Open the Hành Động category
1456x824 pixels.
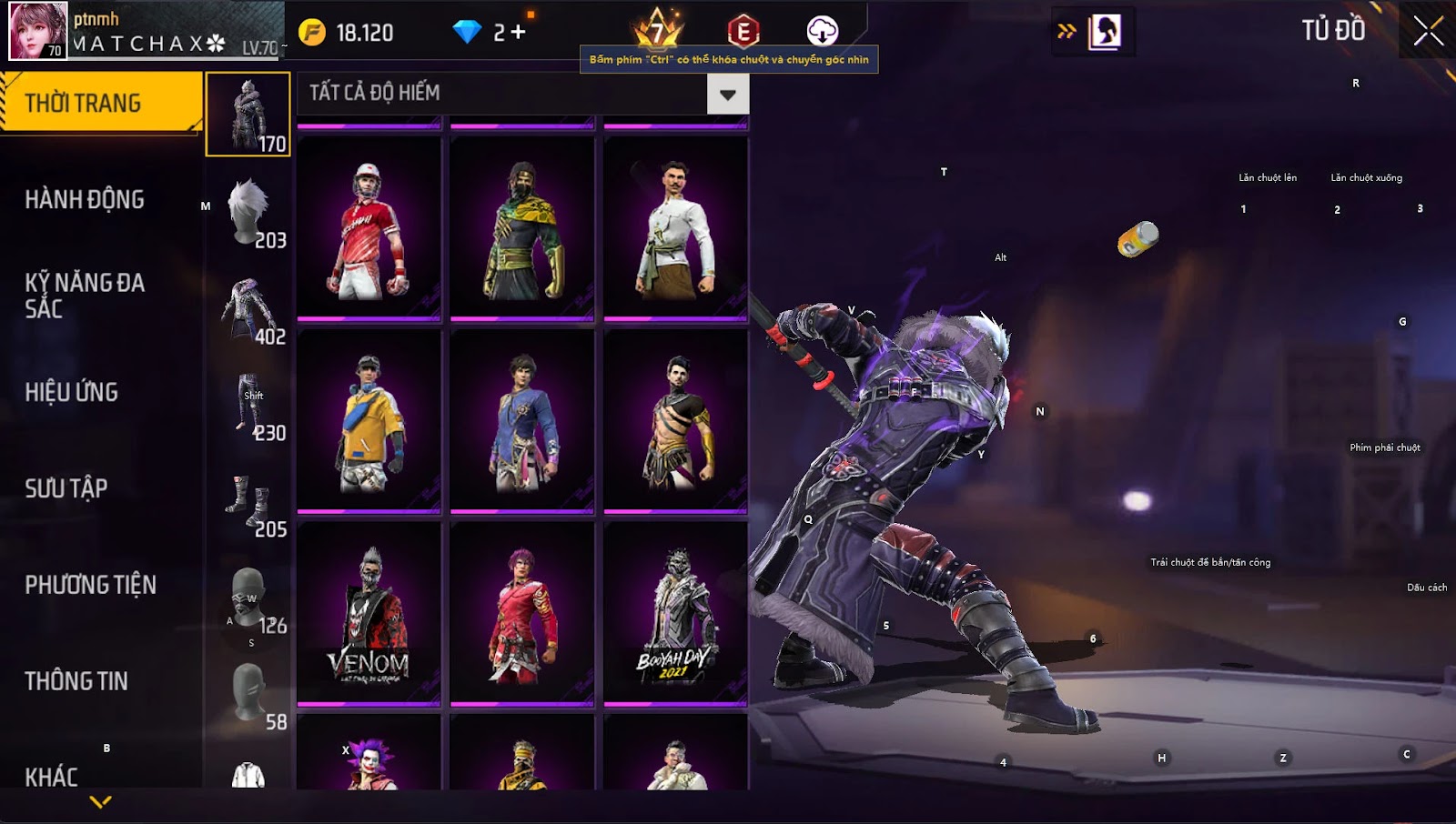tap(85, 200)
